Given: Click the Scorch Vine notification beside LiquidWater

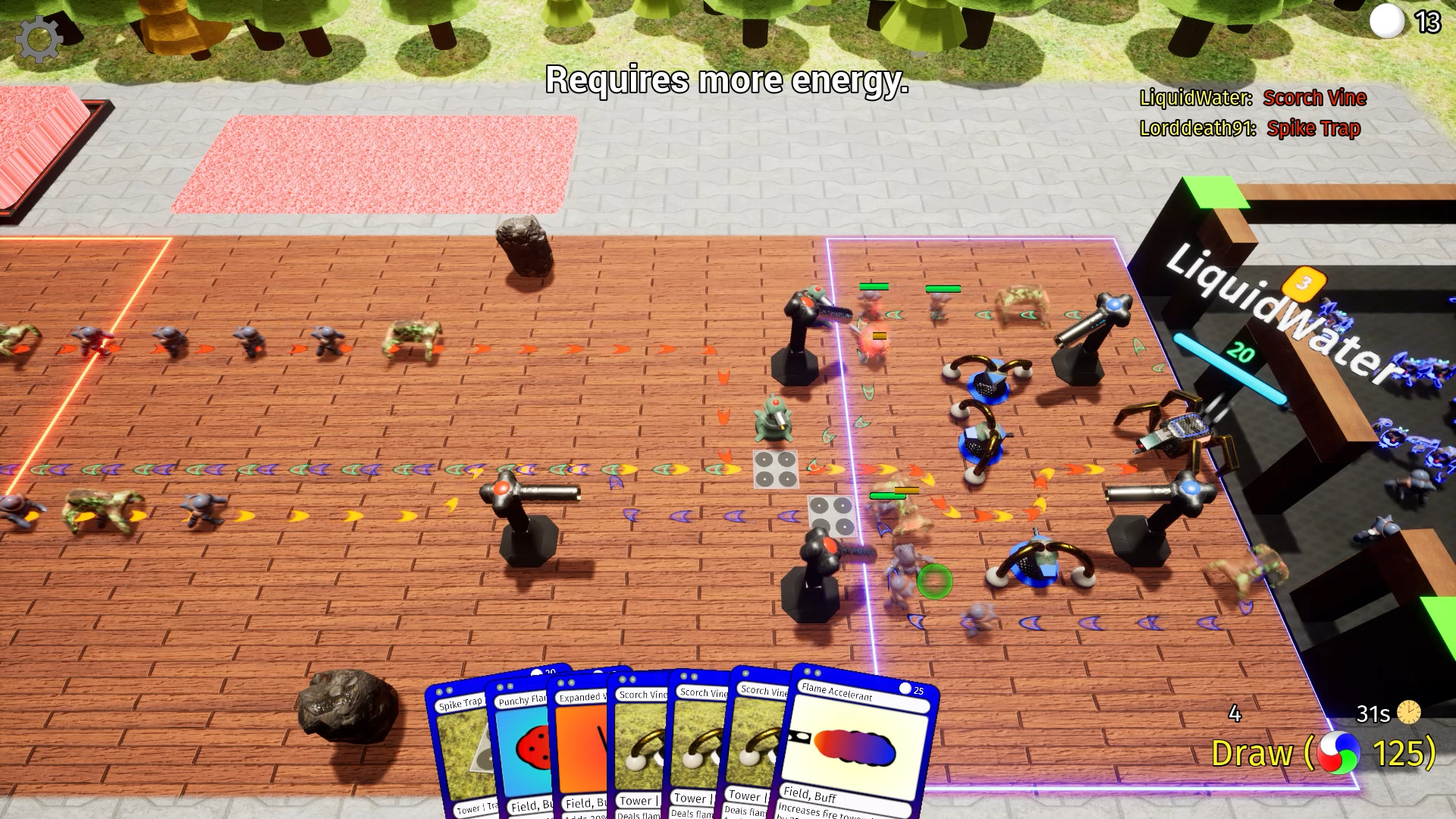Looking at the screenshot, I should [1314, 98].
